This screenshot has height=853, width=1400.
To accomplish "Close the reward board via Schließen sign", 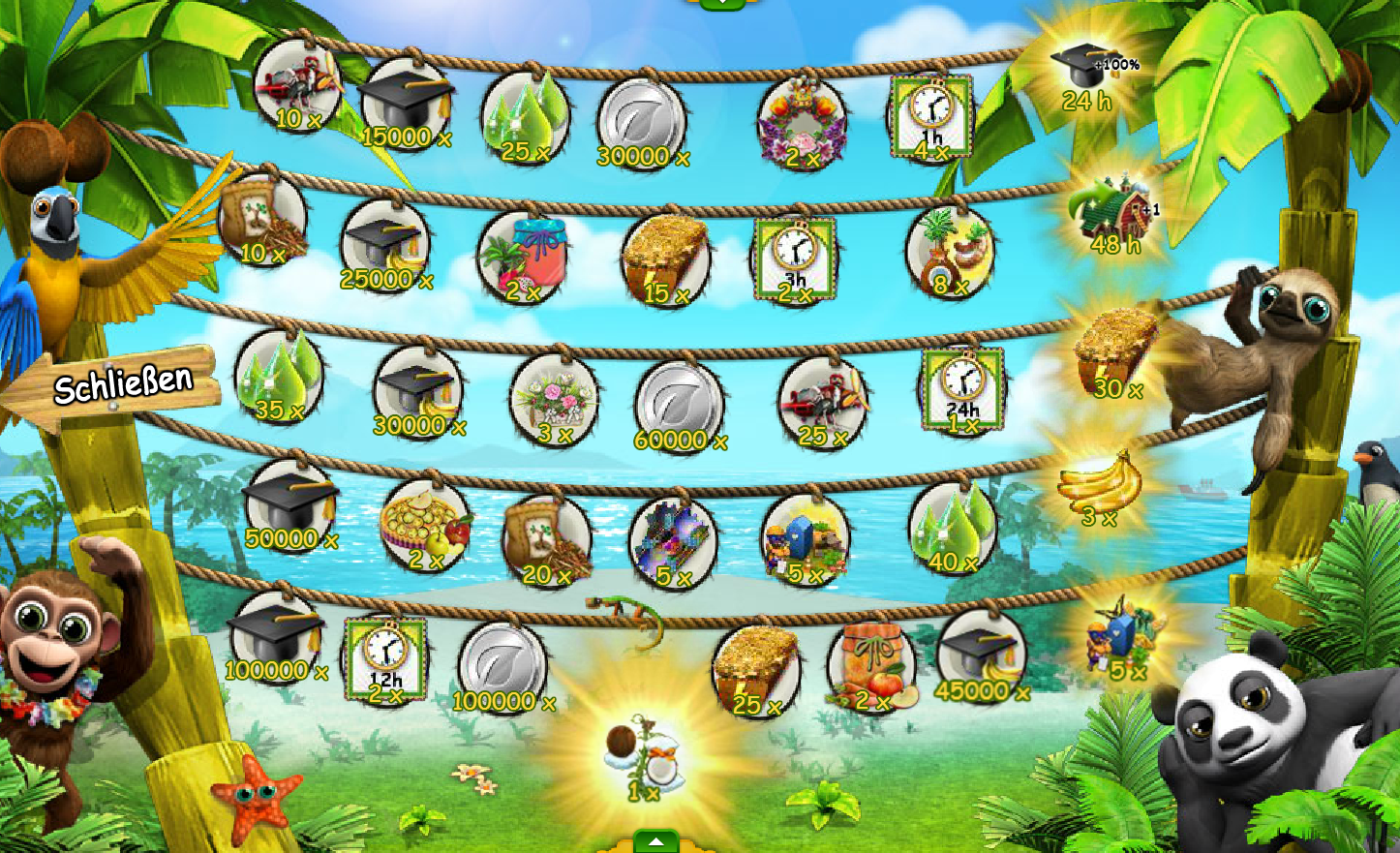I will coord(121,386).
